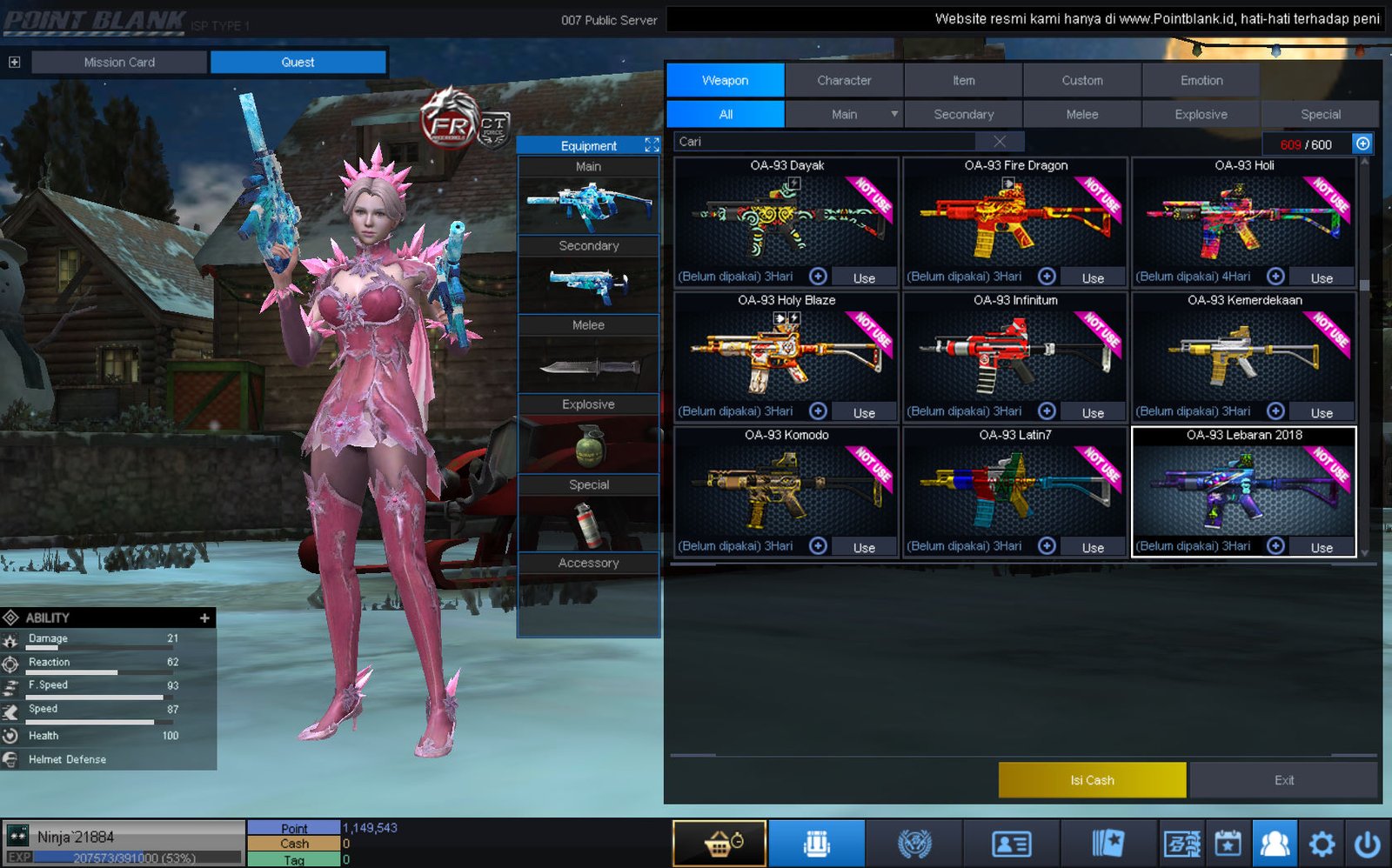Open the Mission Card tab
Image resolution: width=1392 pixels, height=868 pixels.
tap(119, 62)
